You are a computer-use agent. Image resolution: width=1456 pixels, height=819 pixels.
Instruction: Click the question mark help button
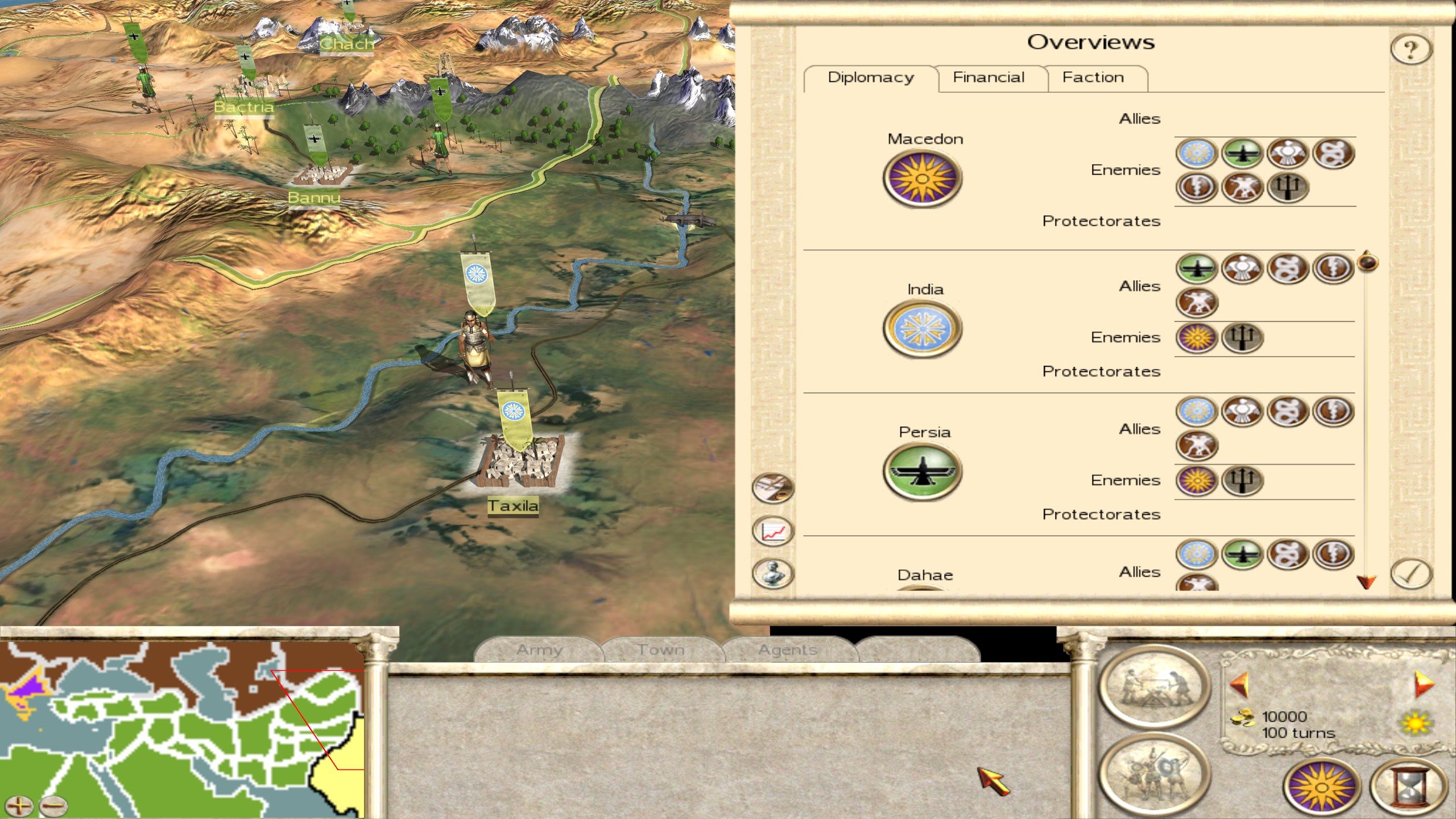1410,49
